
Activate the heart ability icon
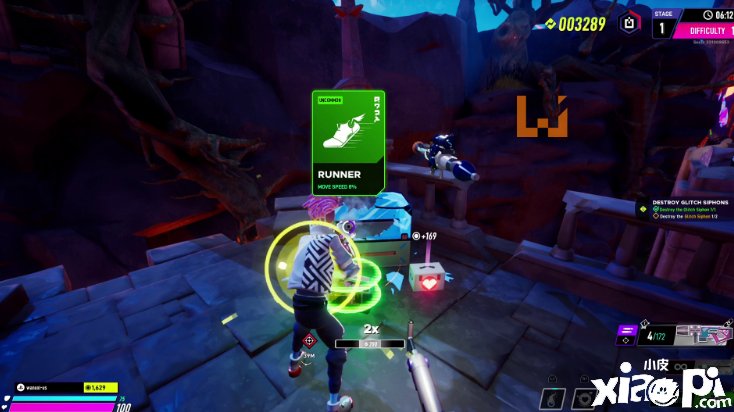coord(584,398)
